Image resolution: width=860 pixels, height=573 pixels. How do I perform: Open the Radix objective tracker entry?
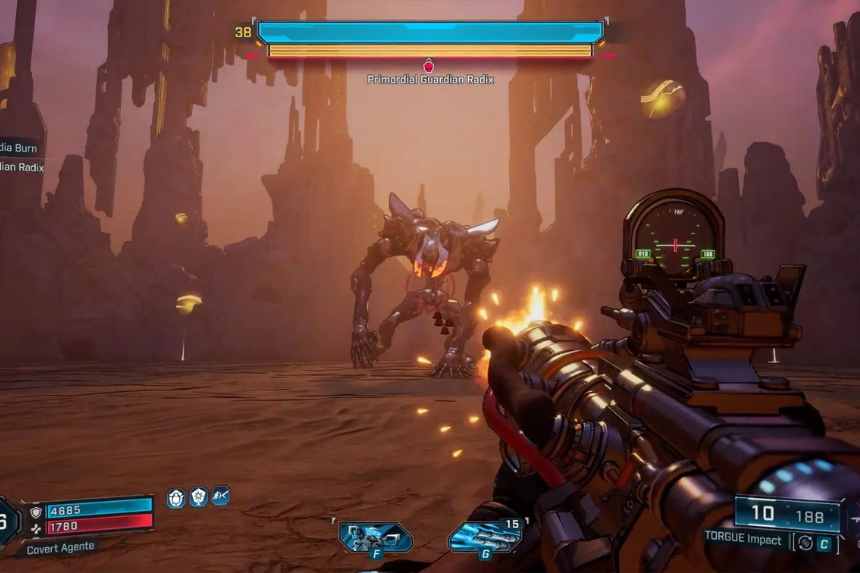(20, 167)
